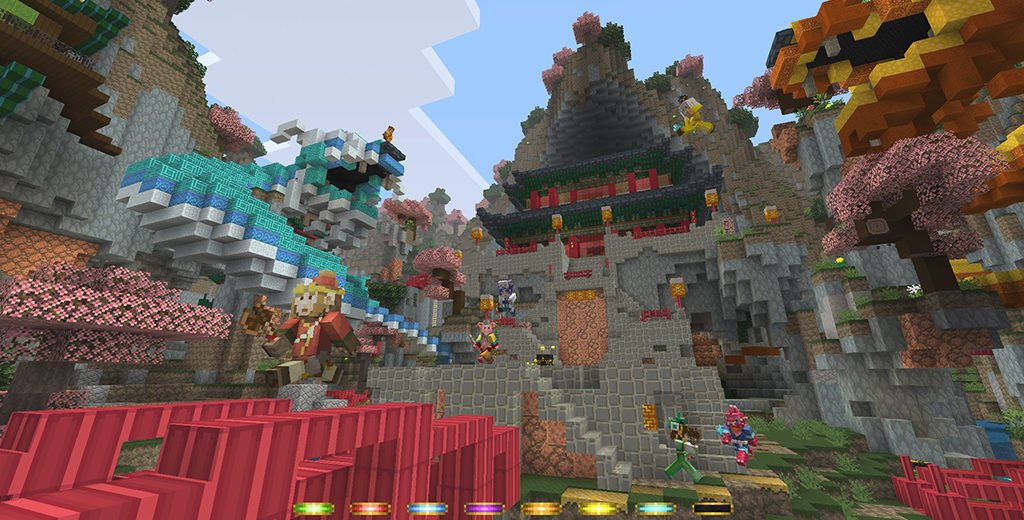This screenshot has width=1024, height=520.
Task: Select the green player indicator gem
Action: (312, 508)
